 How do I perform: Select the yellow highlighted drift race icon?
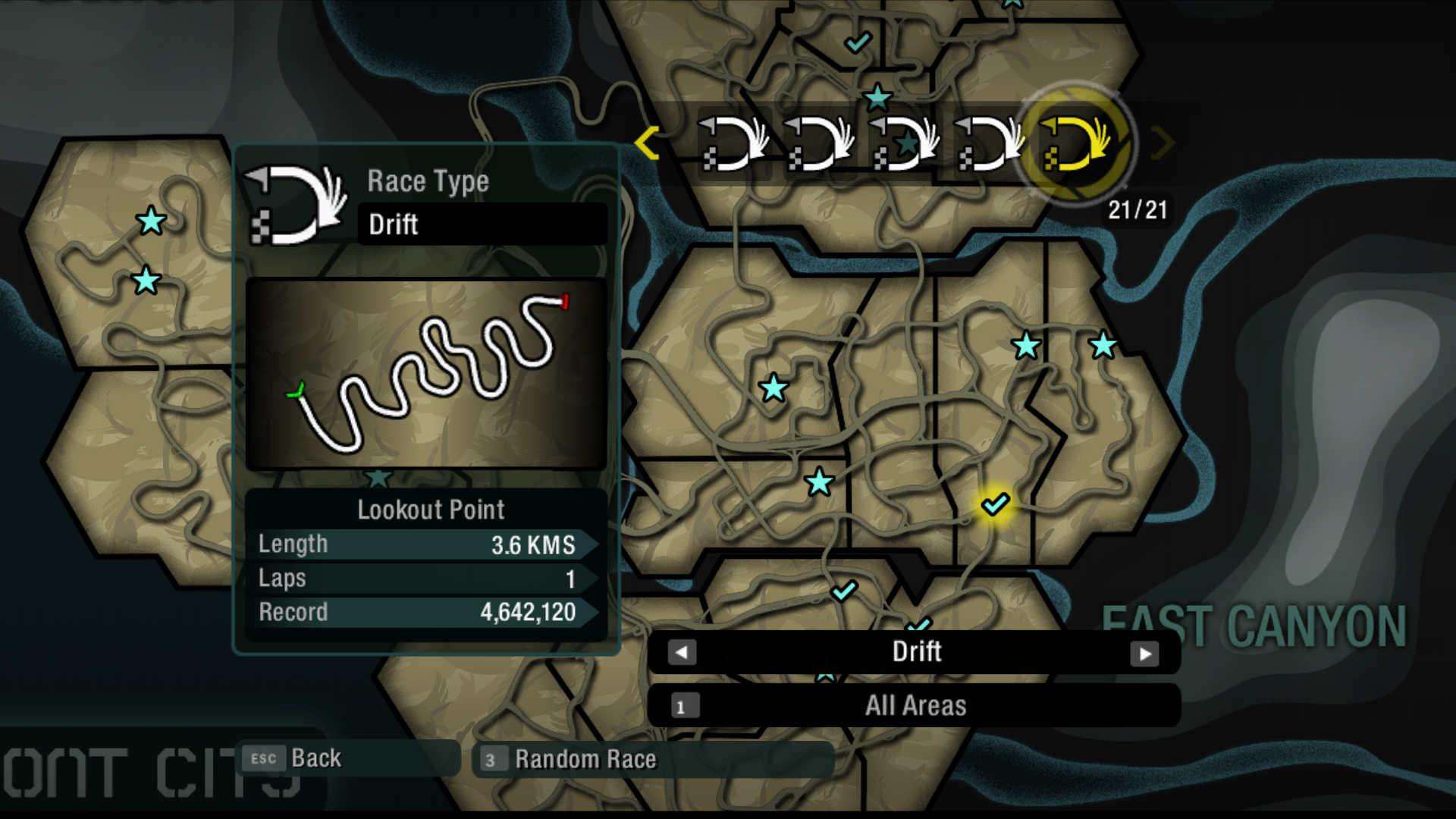pyautogui.click(x=1075, y=143)
